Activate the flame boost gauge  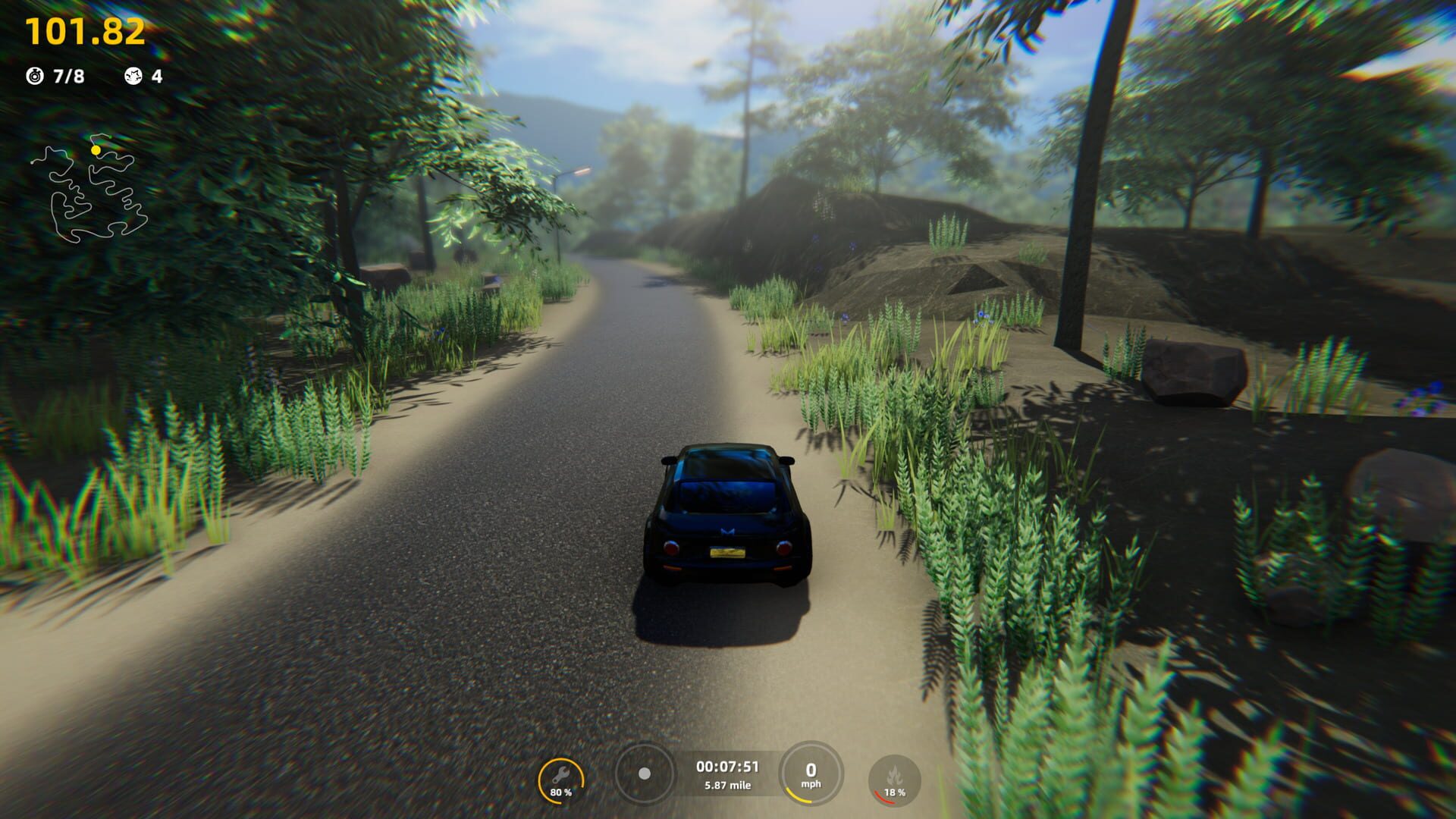[x=895, y=780]
